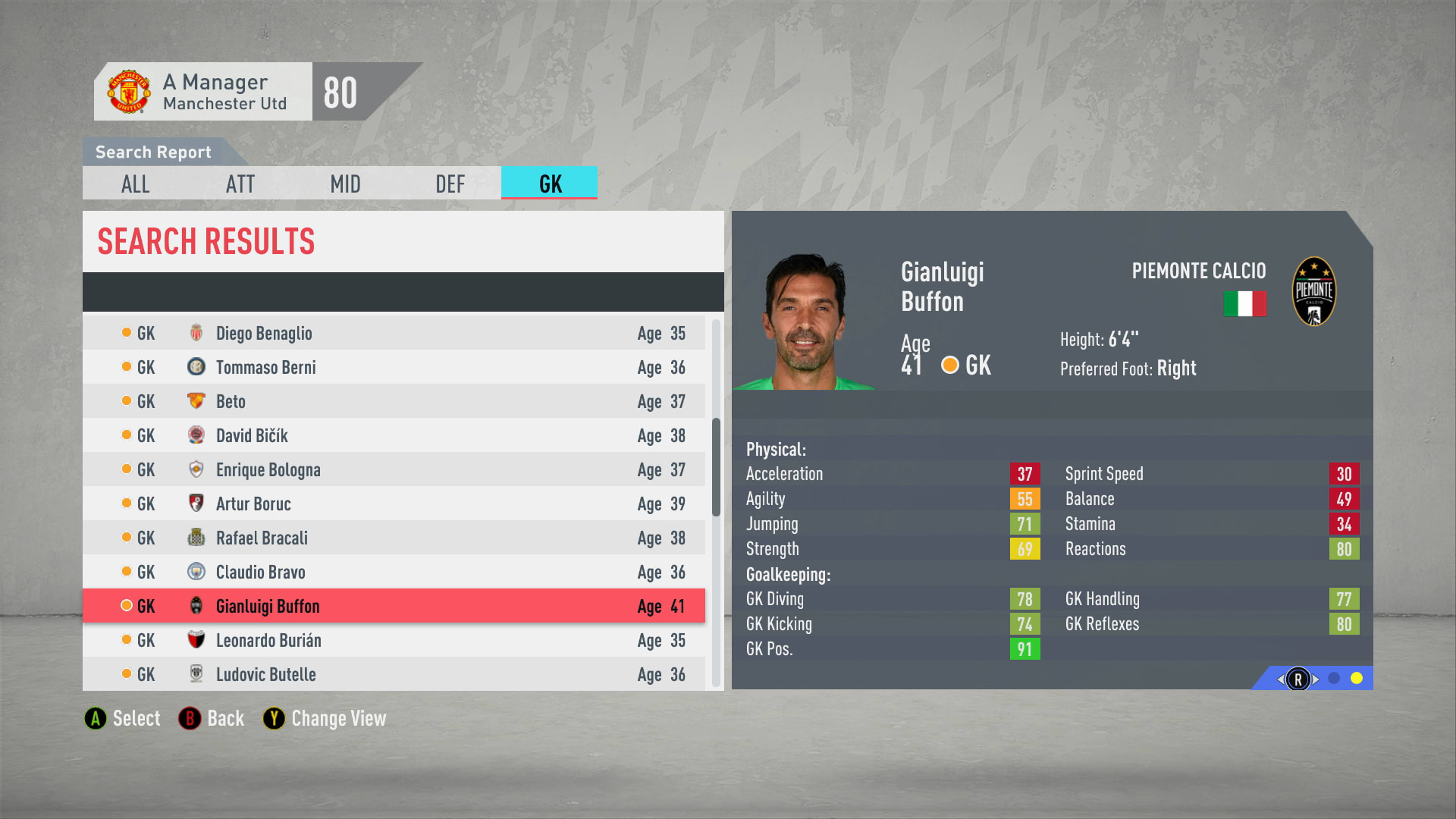Select David Bičík's row
Image resolution: width=1456 pixels, height=819 pixels.
click(394, 435)
